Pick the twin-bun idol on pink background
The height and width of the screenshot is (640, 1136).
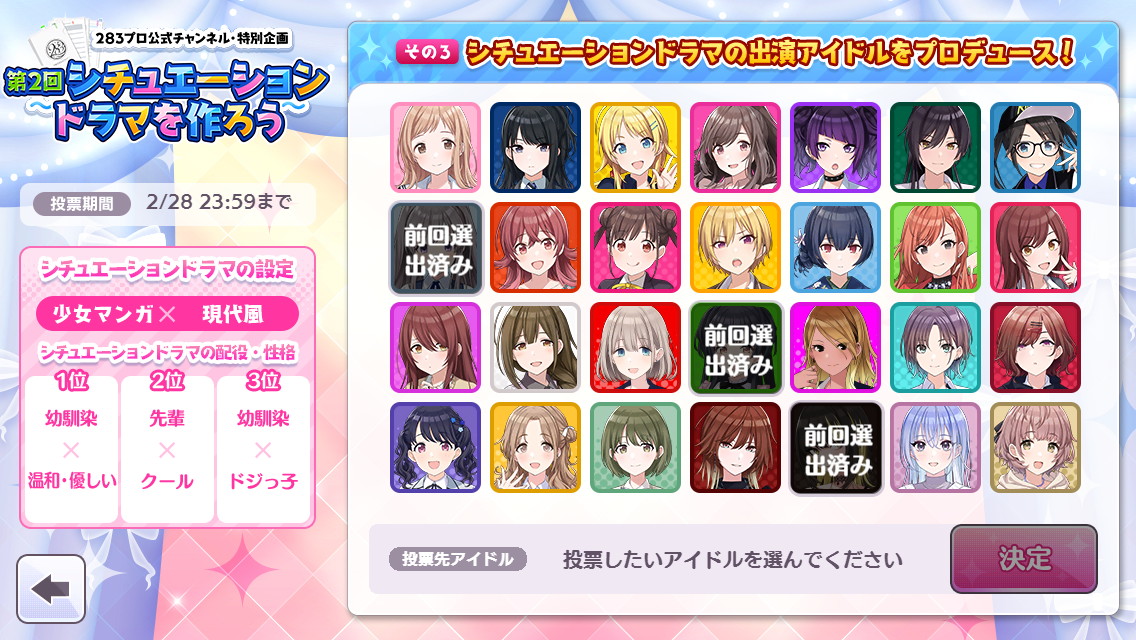(635, 247)
